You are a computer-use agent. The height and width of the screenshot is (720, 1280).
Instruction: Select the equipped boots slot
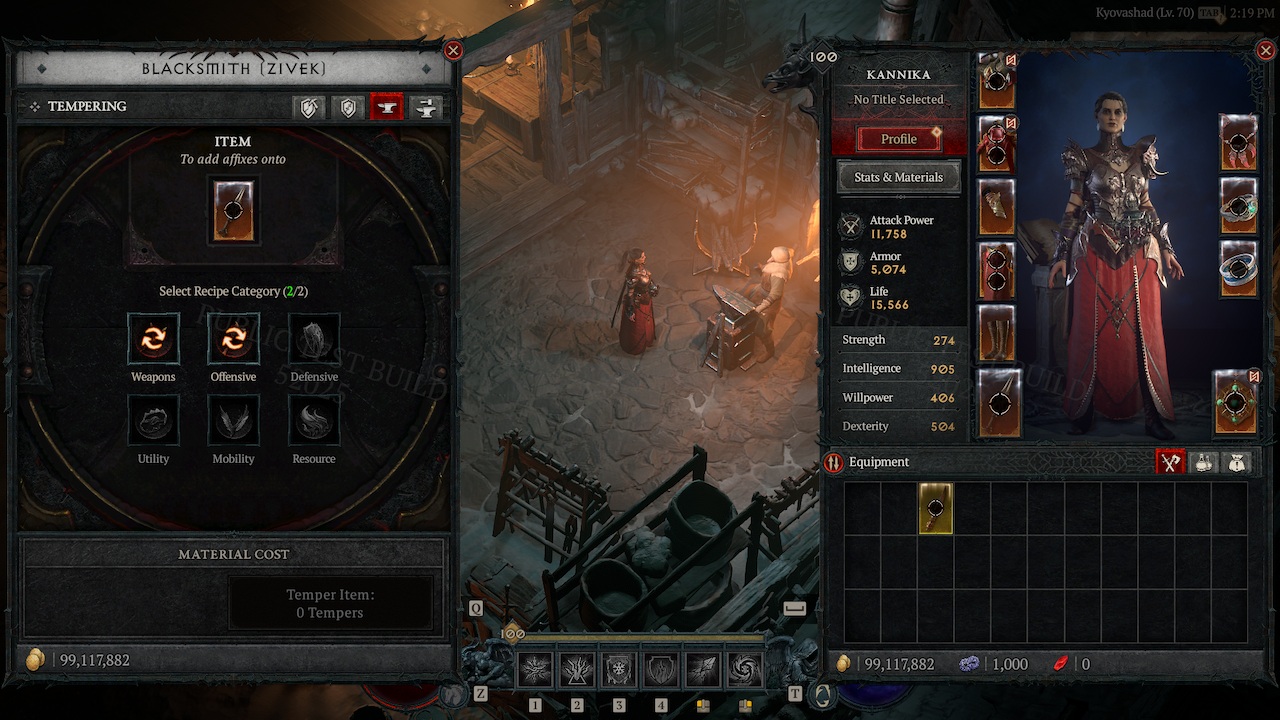pyautogui.click(x=997, y=334)
